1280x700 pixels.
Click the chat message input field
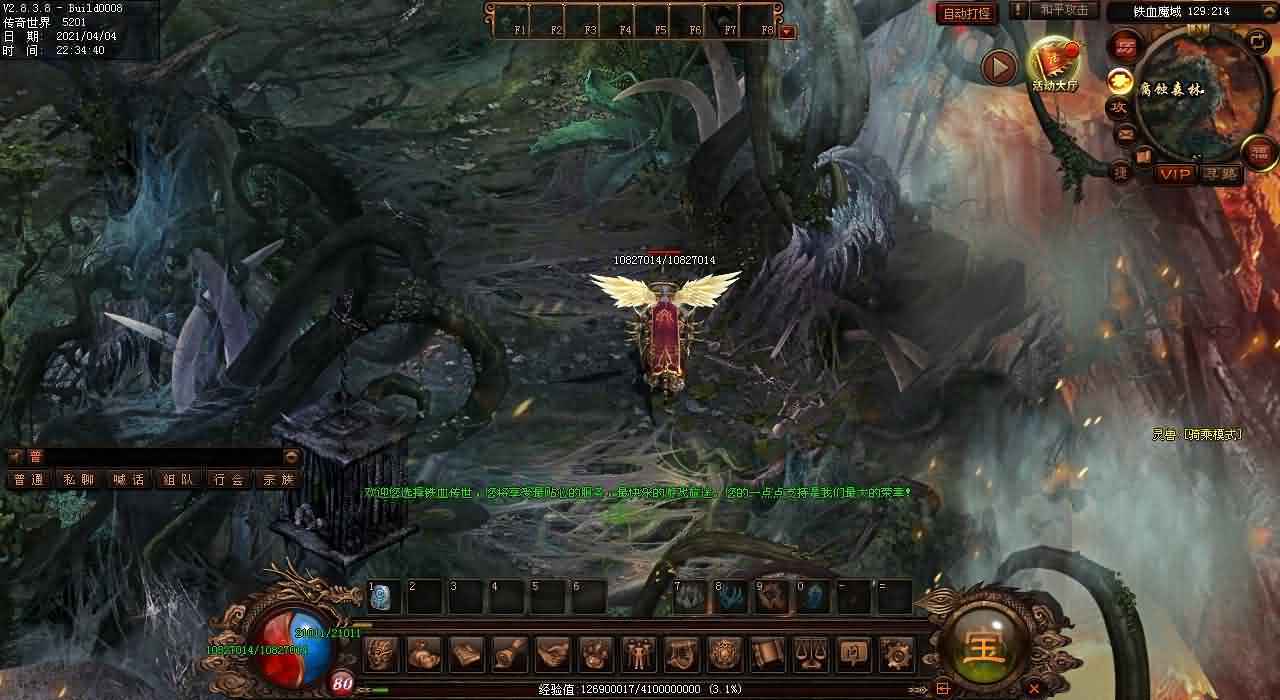coord(150,457)
